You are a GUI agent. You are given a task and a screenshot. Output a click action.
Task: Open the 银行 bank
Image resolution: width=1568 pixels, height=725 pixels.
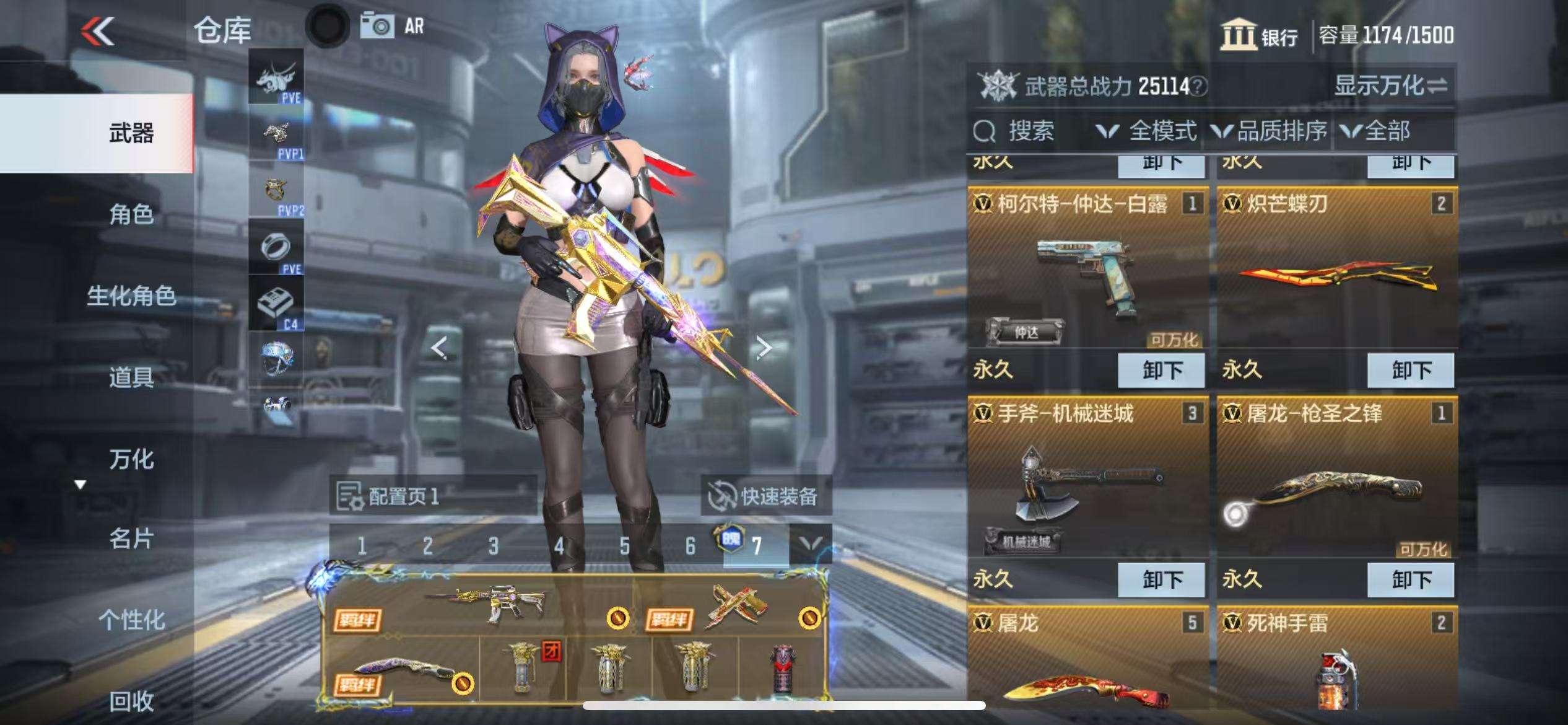[x=1260, y=36]
